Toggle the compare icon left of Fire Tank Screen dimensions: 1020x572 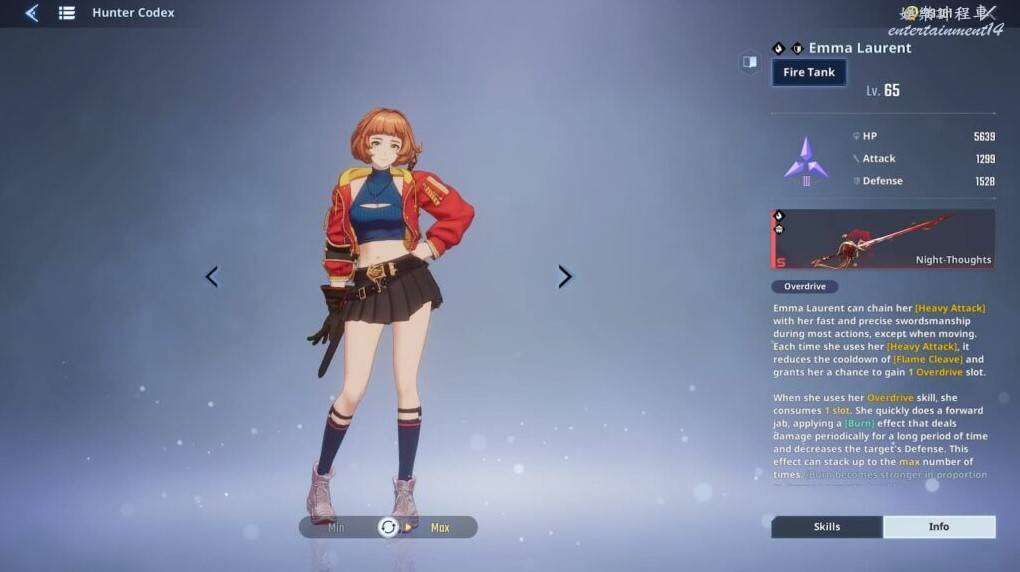[749, 63]
